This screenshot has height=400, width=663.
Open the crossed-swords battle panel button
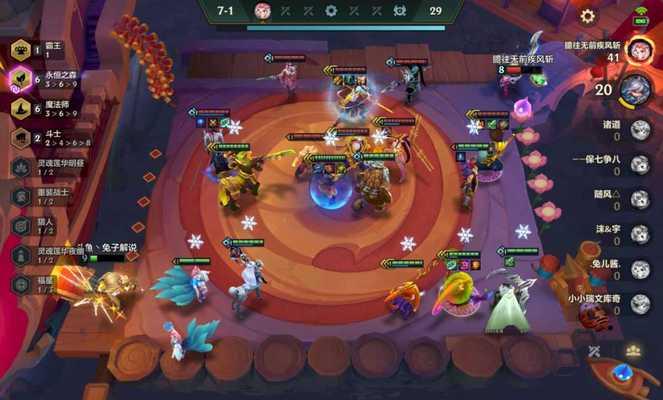tap(594, 351)
